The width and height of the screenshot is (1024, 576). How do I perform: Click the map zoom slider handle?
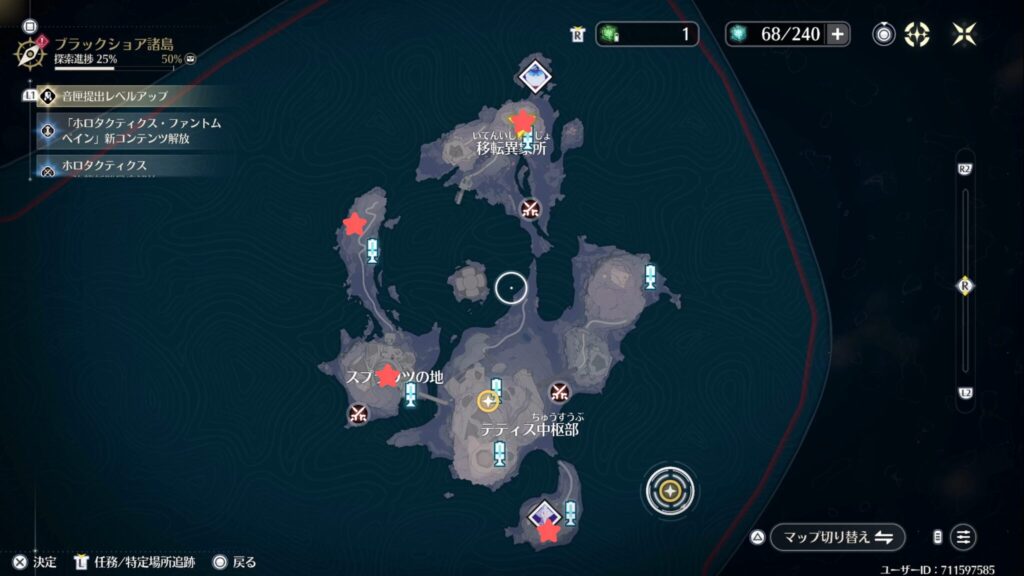tap(965, 286)
